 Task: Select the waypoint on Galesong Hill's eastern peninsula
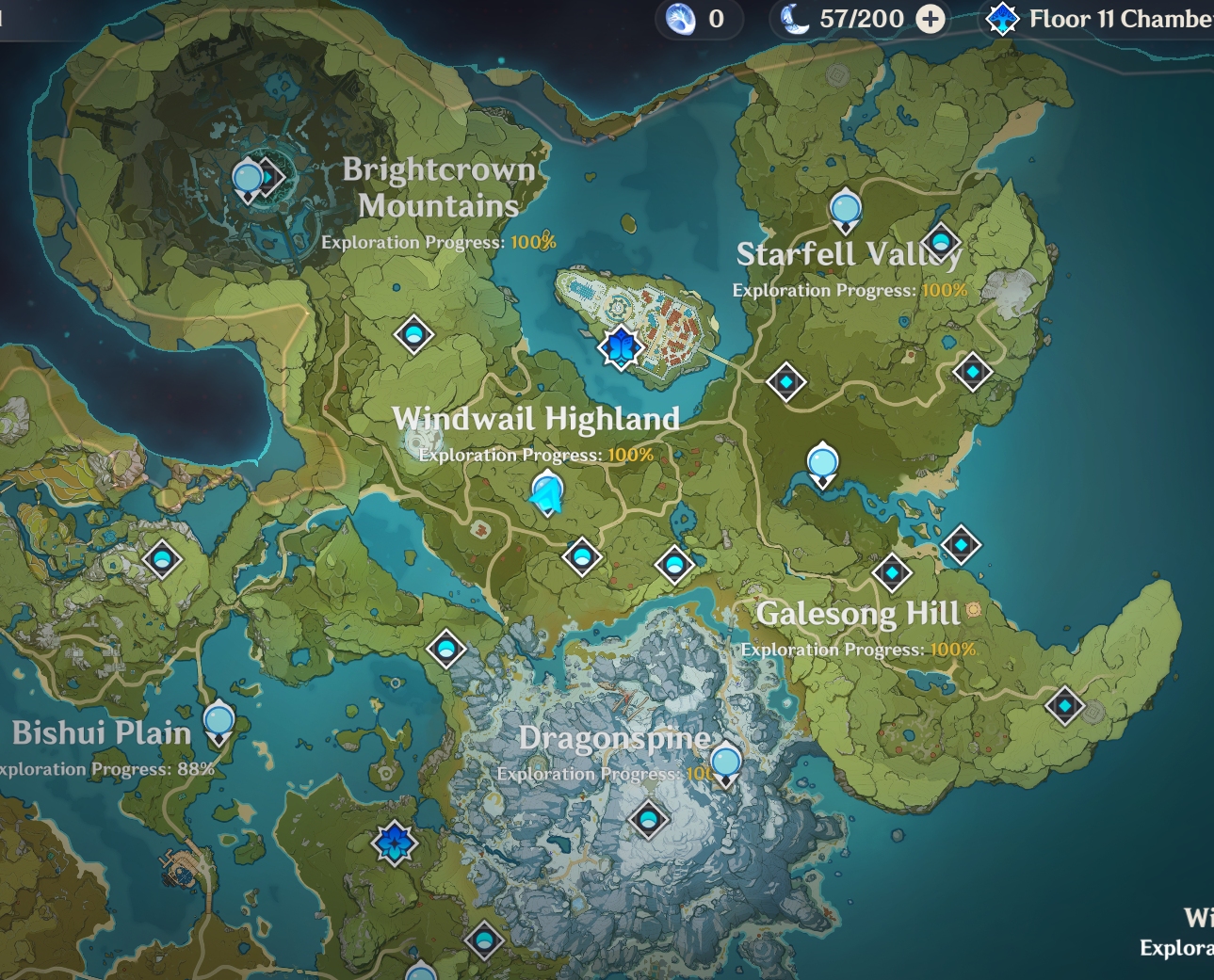pos(1064,705)
